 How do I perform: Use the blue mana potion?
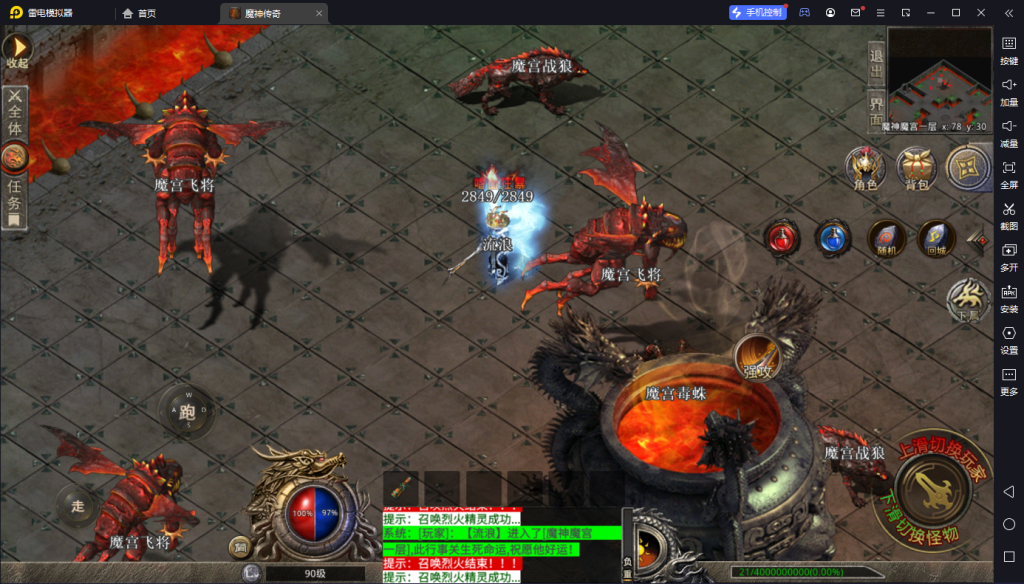833,238
